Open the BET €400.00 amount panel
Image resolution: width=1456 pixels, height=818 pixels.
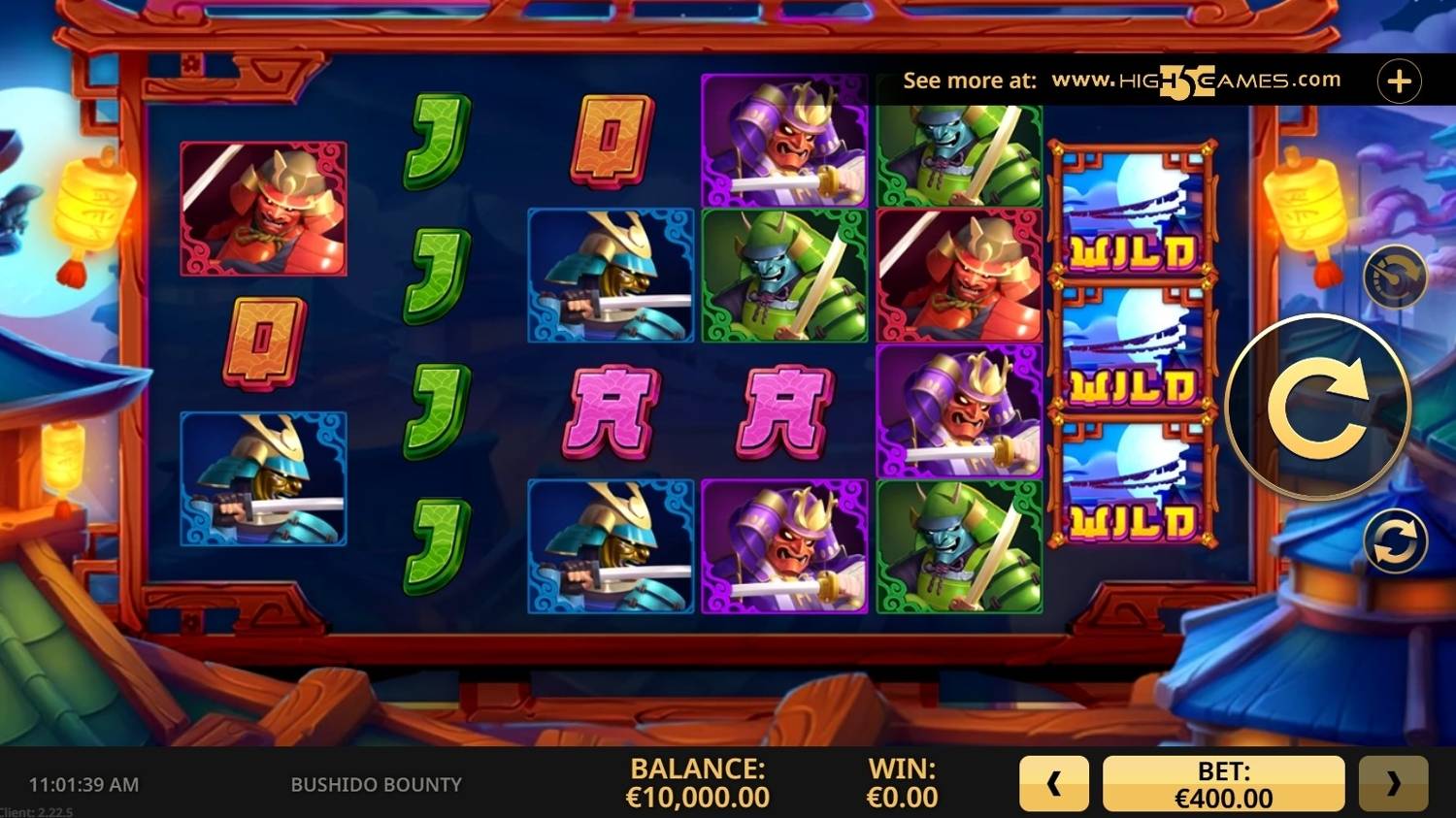click(1223, 782)
